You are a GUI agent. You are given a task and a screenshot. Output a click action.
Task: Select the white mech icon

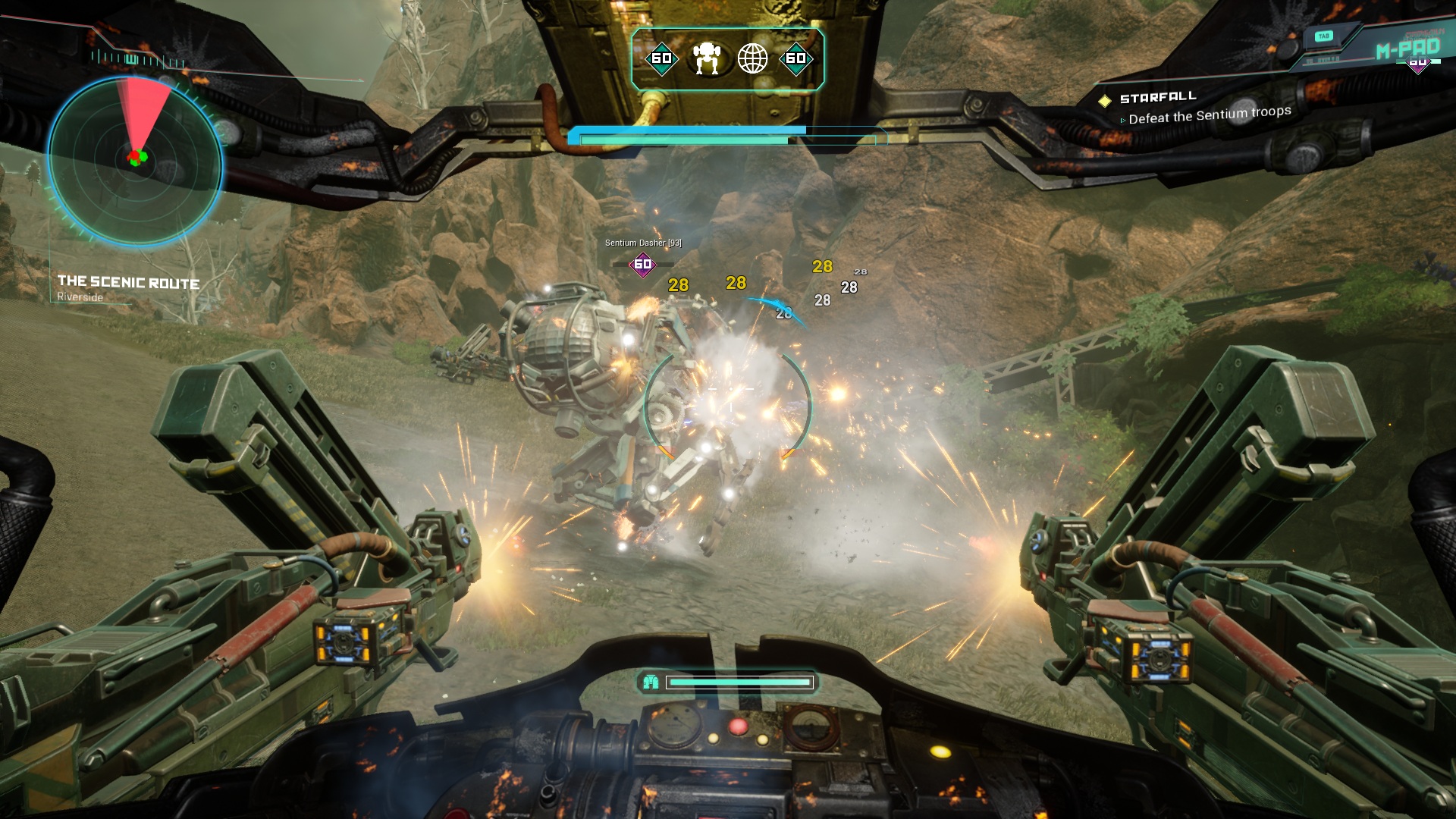pos(707,58)
